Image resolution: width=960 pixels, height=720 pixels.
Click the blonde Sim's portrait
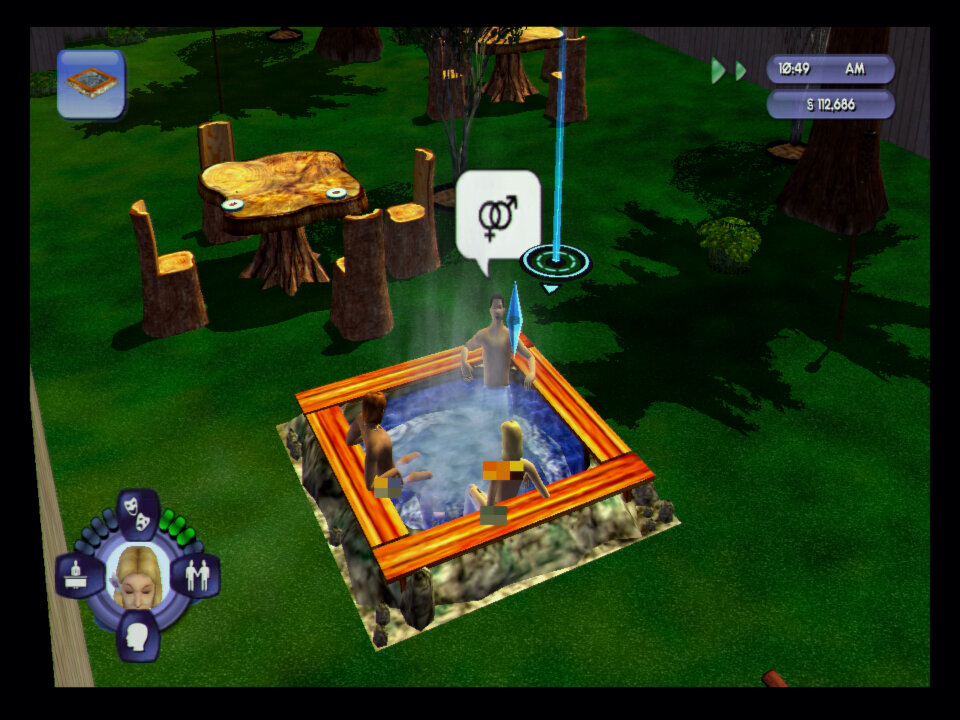click(x=137, y=576)
